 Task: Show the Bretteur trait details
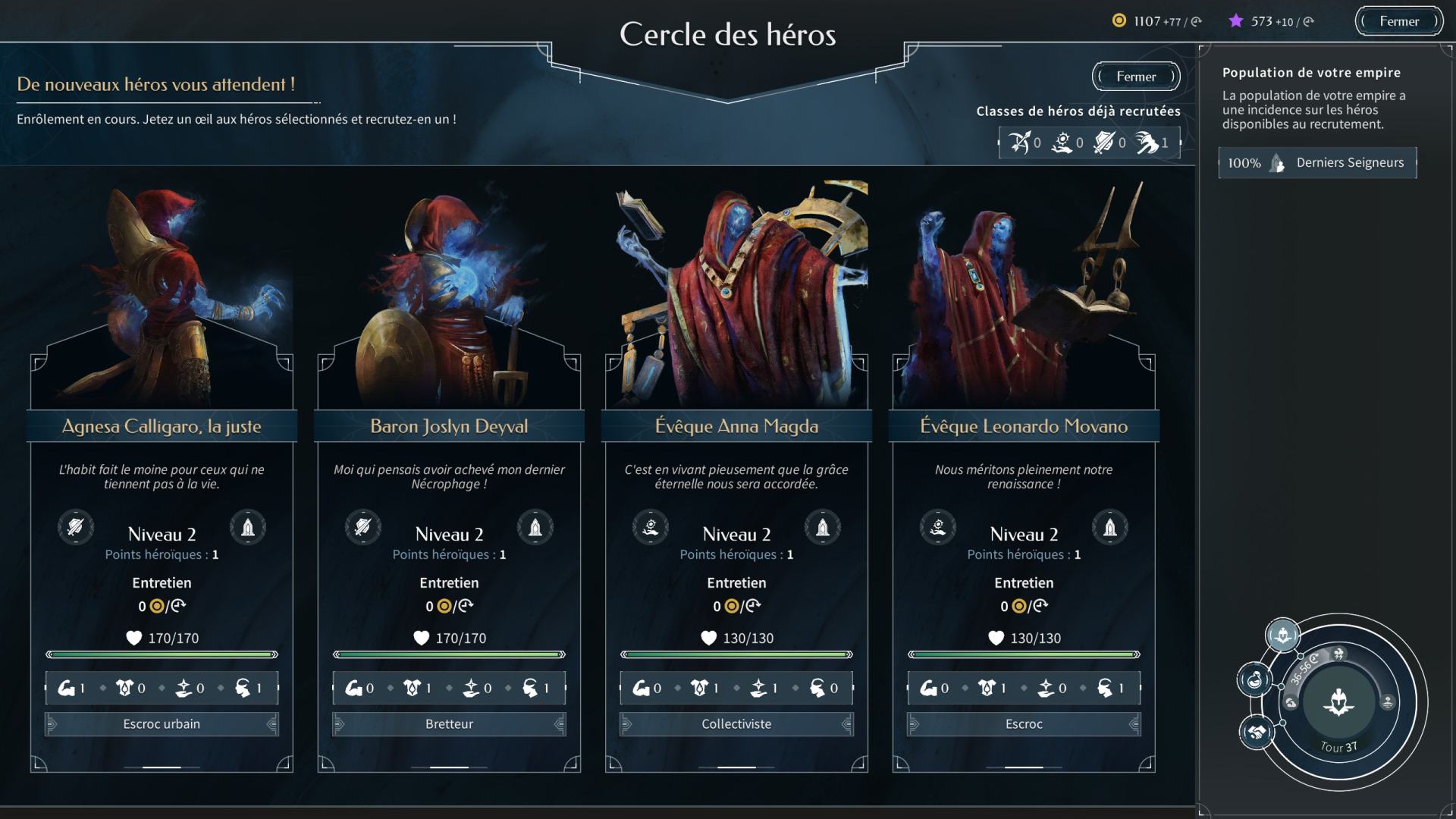449,724
